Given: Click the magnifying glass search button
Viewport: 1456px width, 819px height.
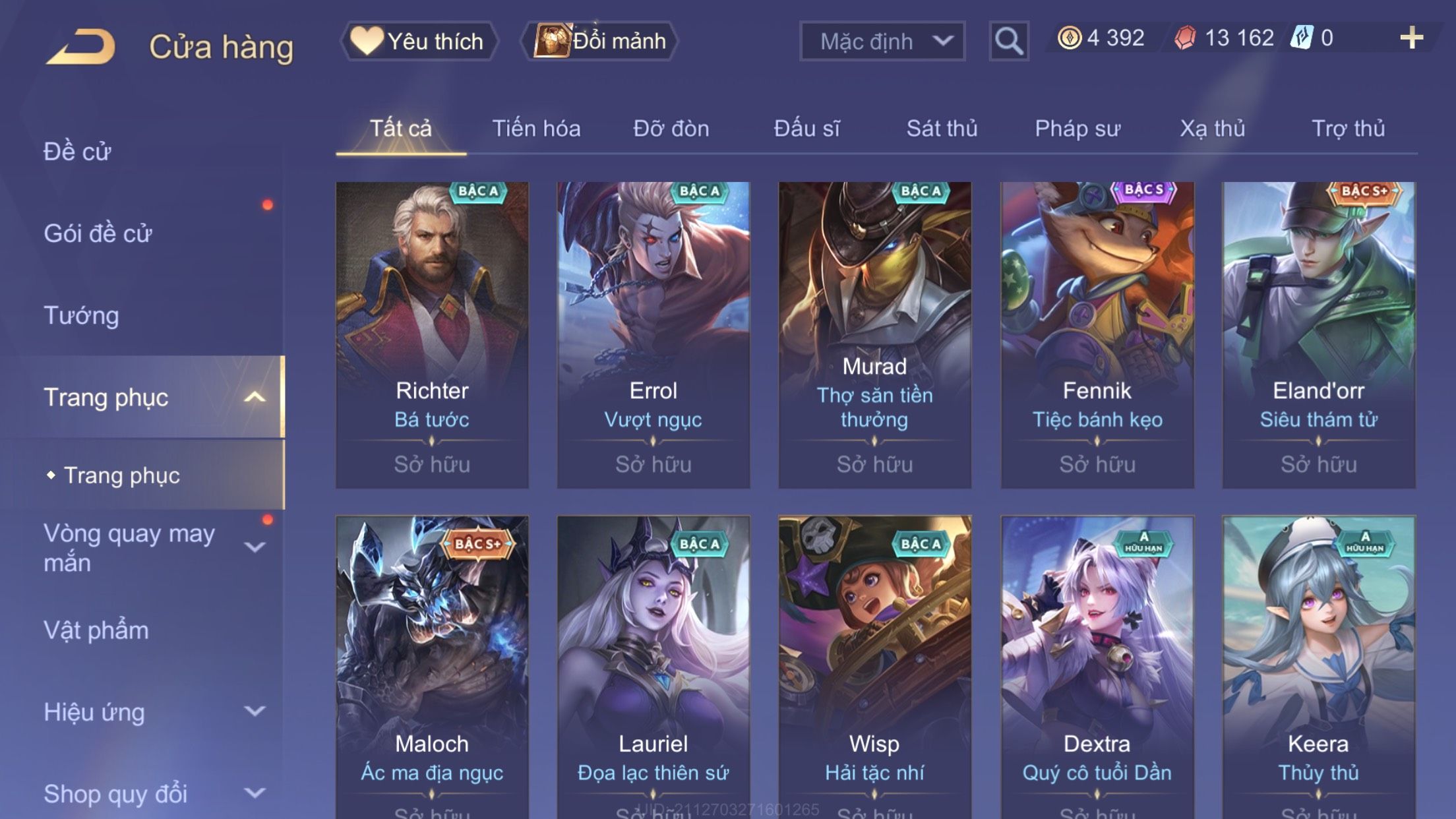Looking at the screenshot, I should coord(1008,42).
